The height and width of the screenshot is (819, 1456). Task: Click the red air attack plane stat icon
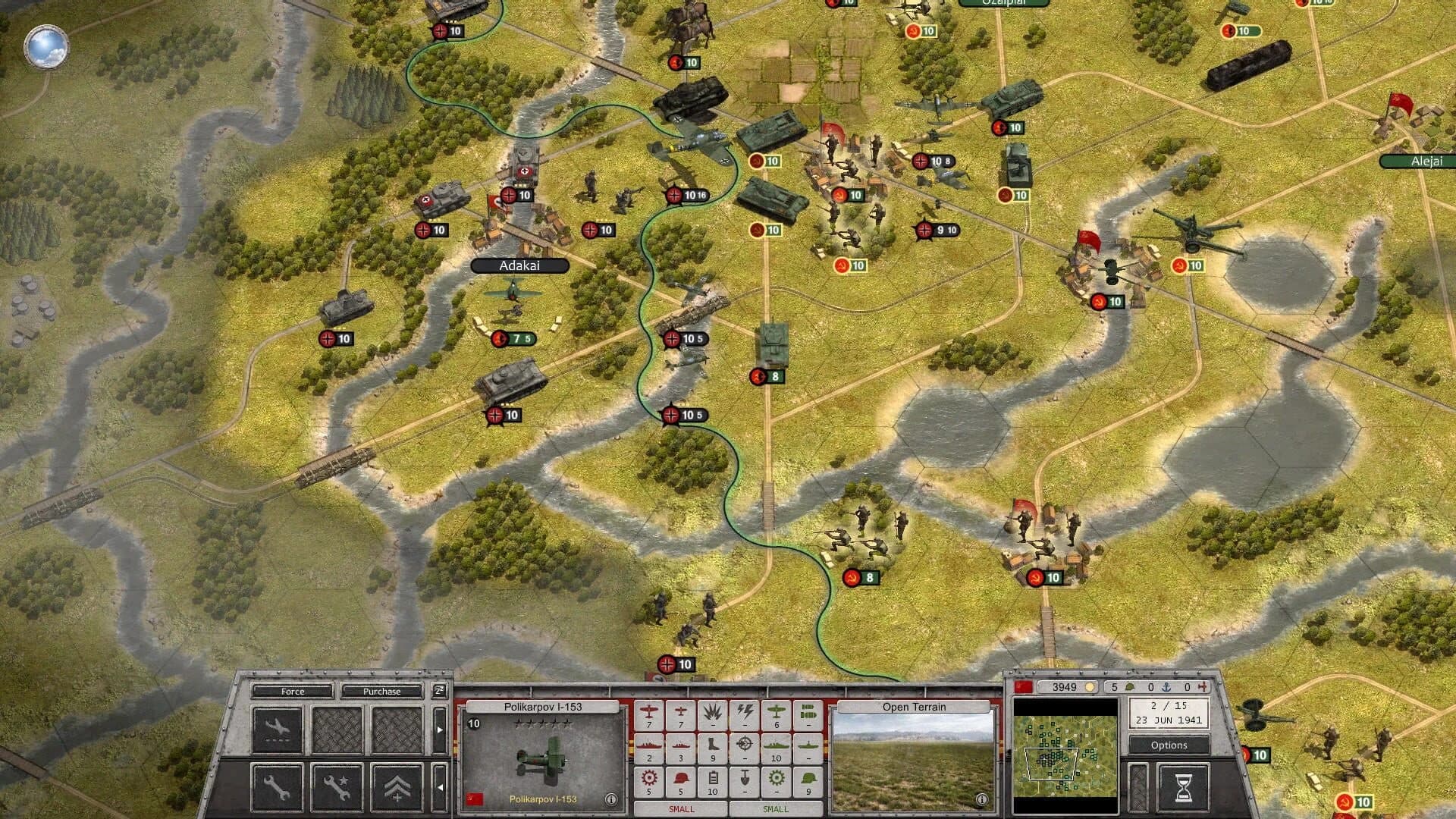click(649, 713)
